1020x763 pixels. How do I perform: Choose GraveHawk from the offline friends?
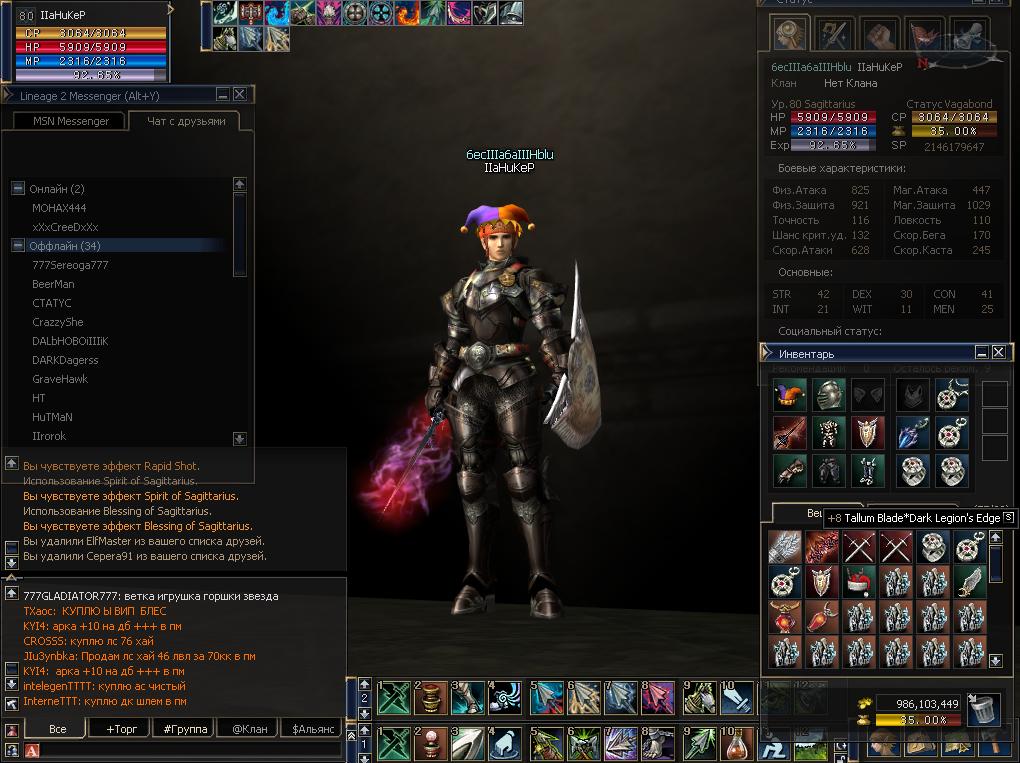point(60,379)
